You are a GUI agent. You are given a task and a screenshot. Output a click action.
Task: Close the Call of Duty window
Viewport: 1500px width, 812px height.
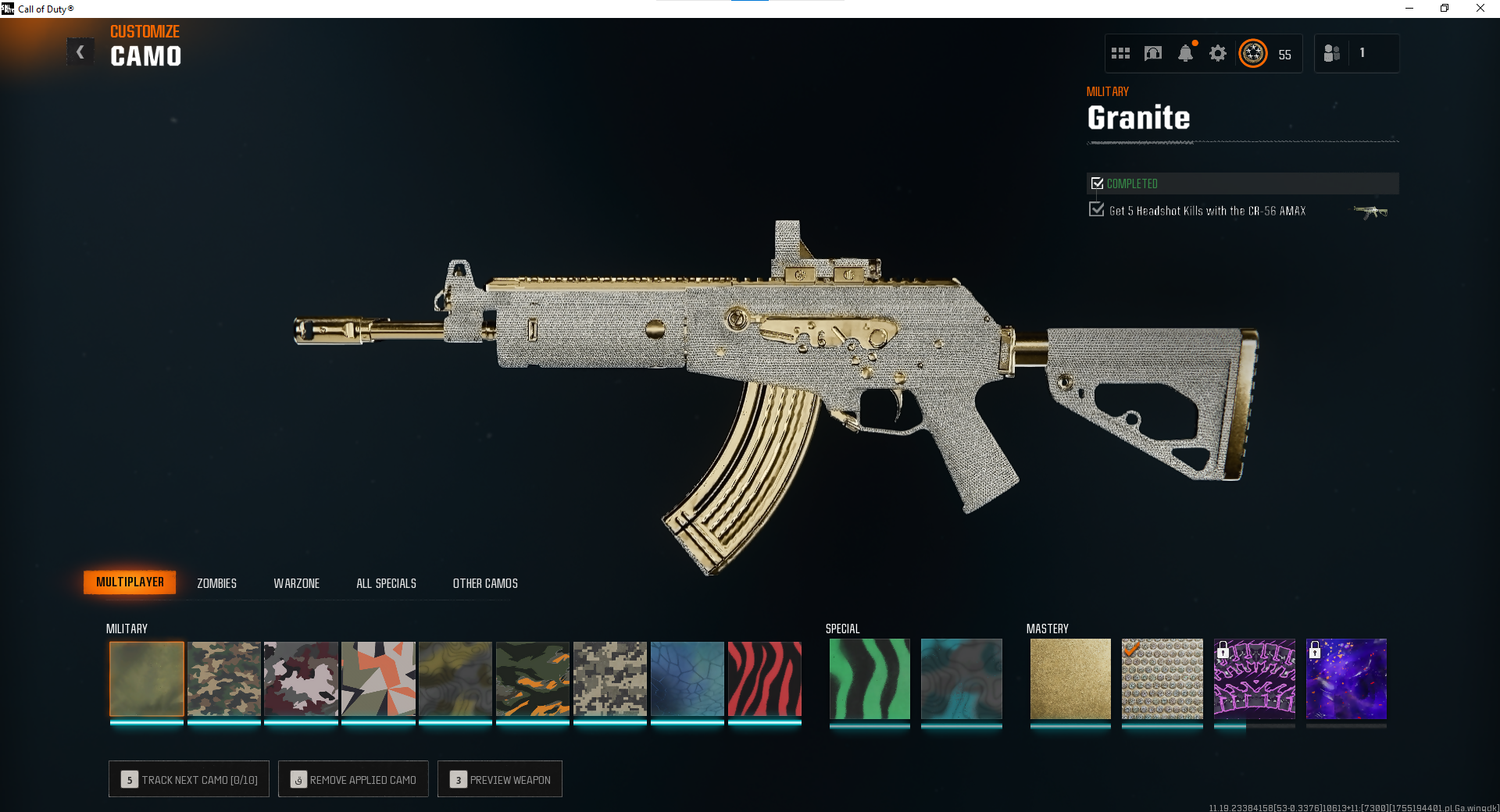point(1480,9)
